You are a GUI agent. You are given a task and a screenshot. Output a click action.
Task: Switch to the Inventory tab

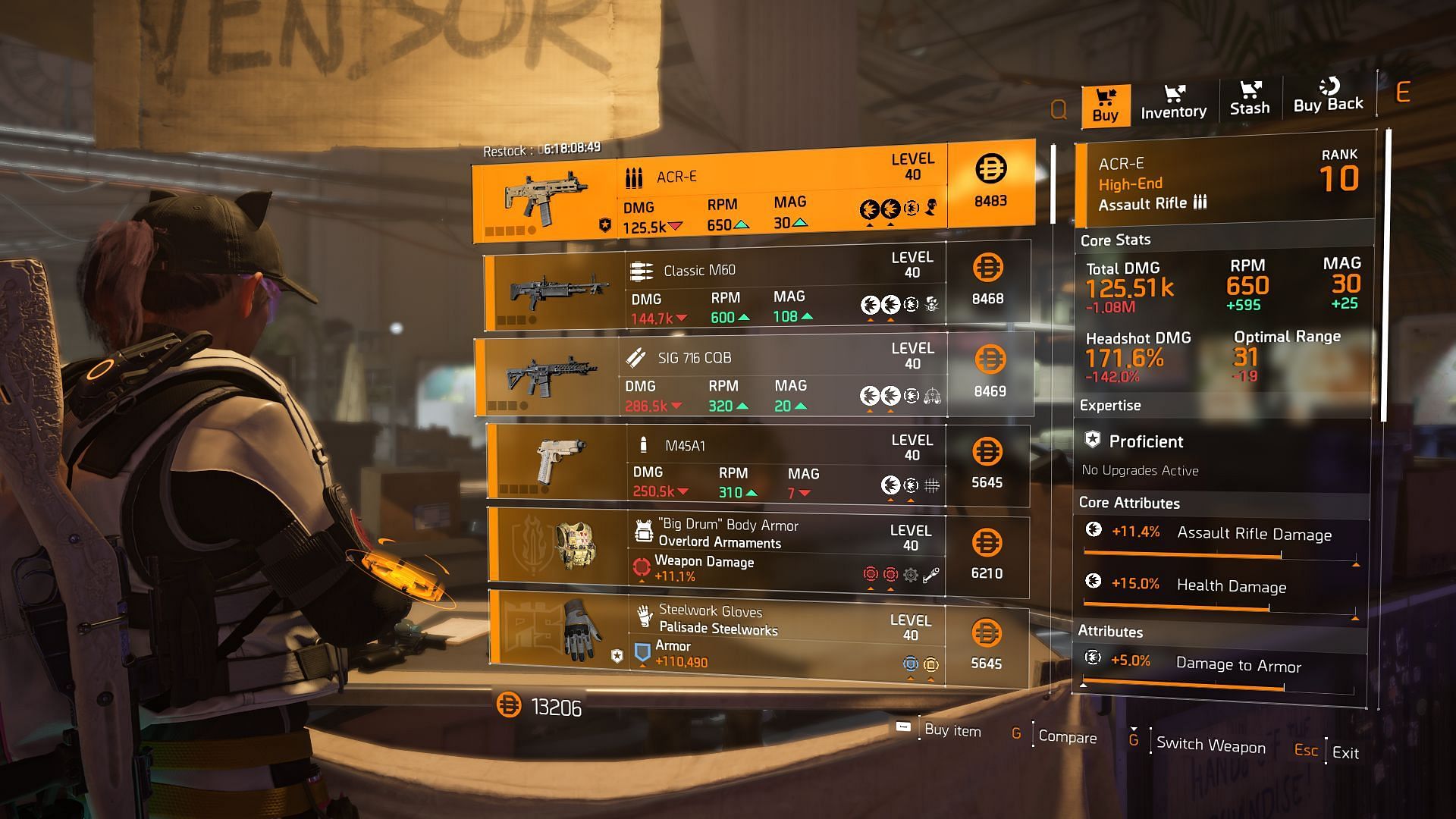[1173, 102]
